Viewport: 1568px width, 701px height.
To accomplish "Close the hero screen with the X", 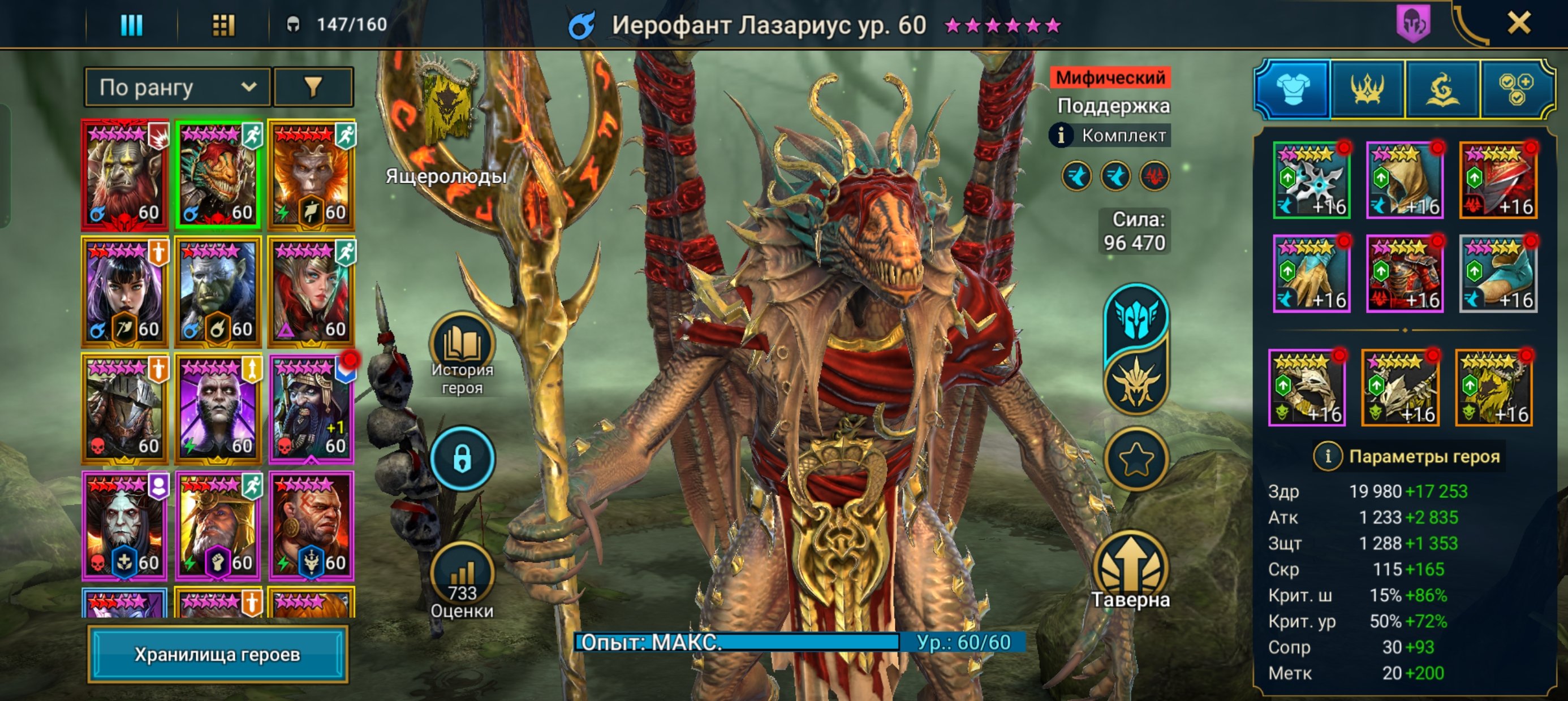I will 1518,24.
